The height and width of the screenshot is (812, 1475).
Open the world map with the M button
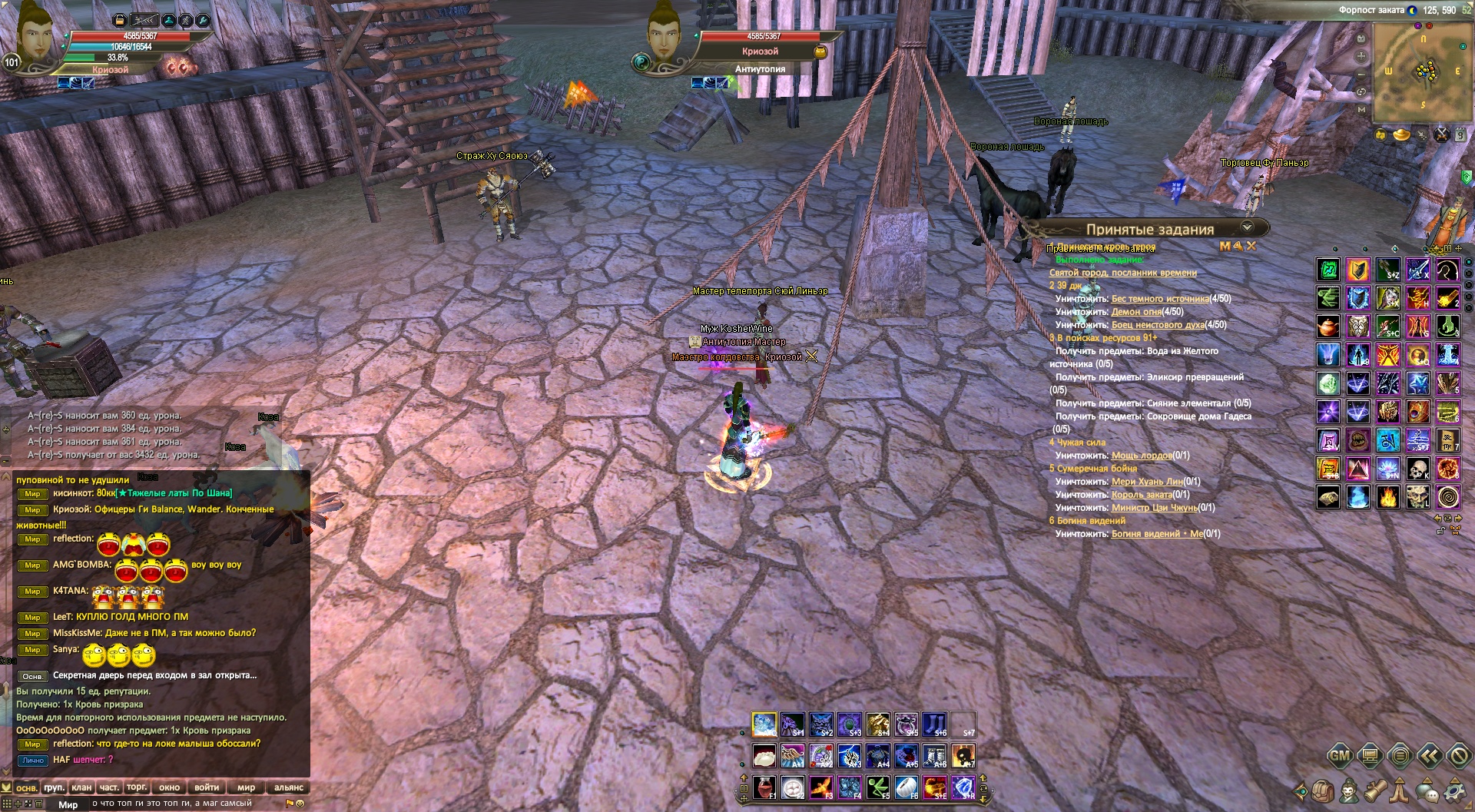pyautogui.click(x=1361, y=110)
